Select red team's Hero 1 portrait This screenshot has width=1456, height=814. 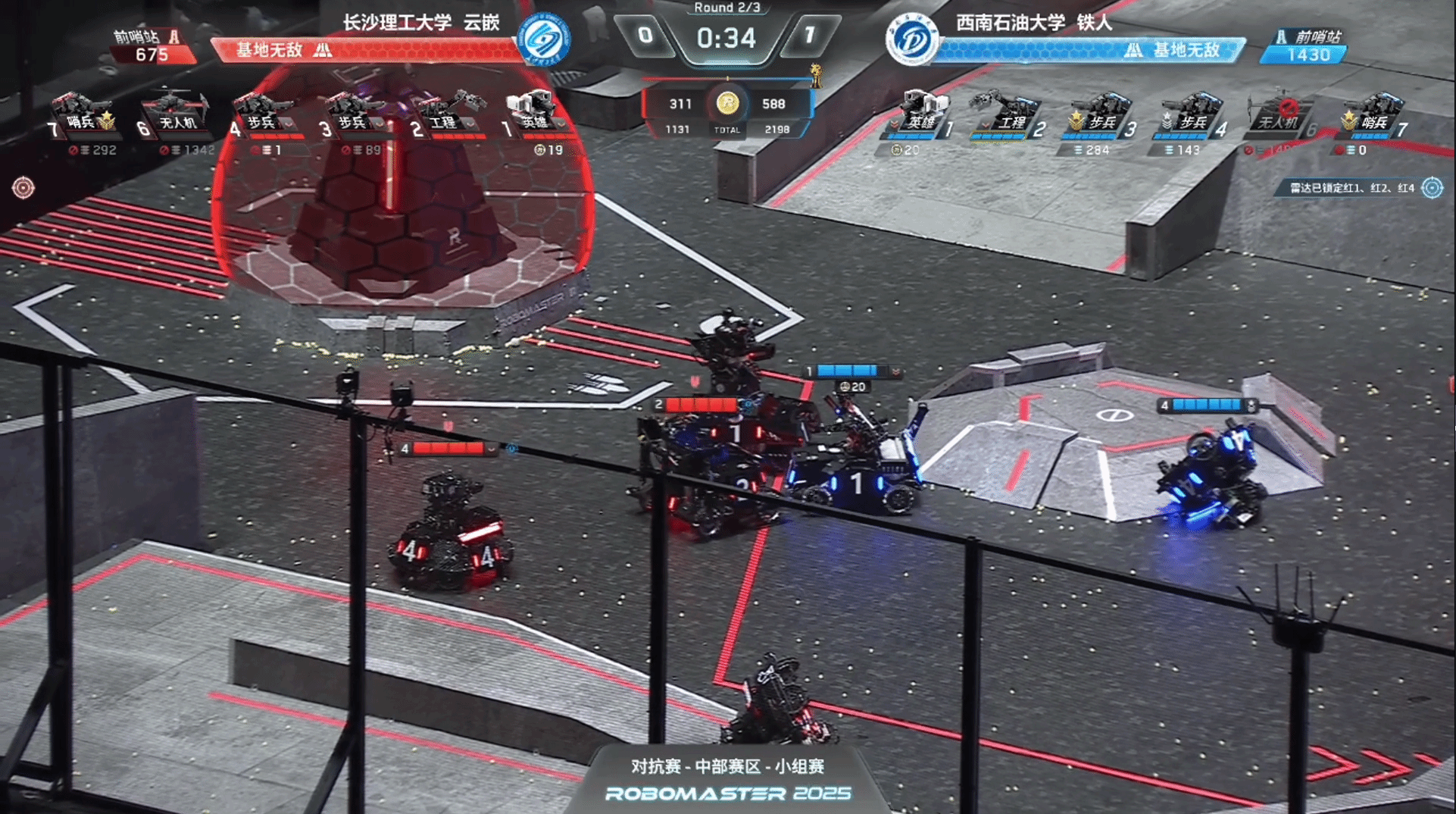[534, 114]
